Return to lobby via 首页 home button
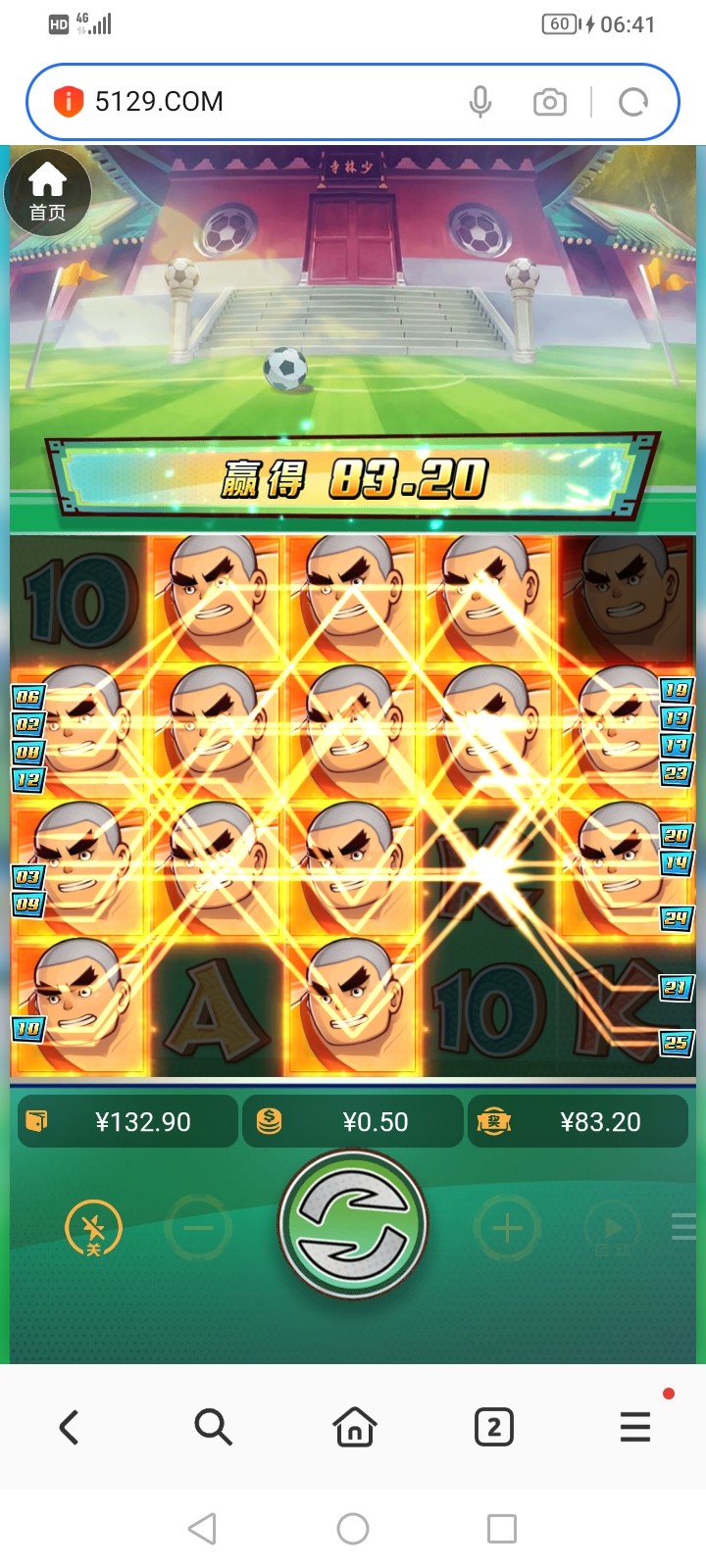The width and height of the screenshot is (706, 1568). (x=47, y=193)
